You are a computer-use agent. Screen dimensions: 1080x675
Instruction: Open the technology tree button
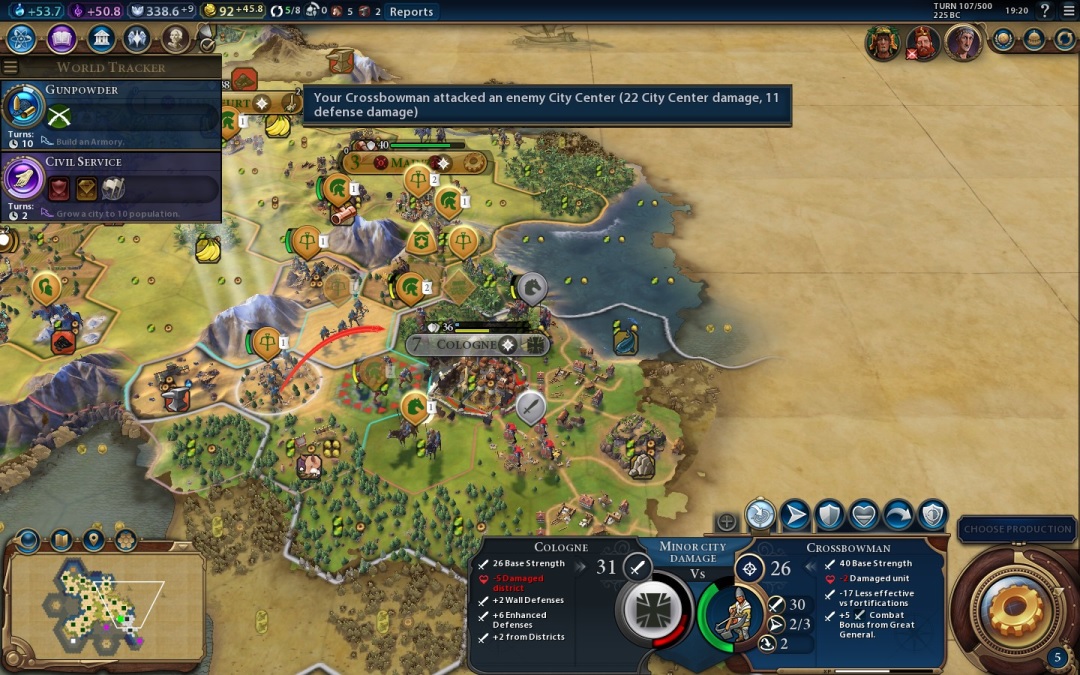pyautogui.click(x=22, y=39)
